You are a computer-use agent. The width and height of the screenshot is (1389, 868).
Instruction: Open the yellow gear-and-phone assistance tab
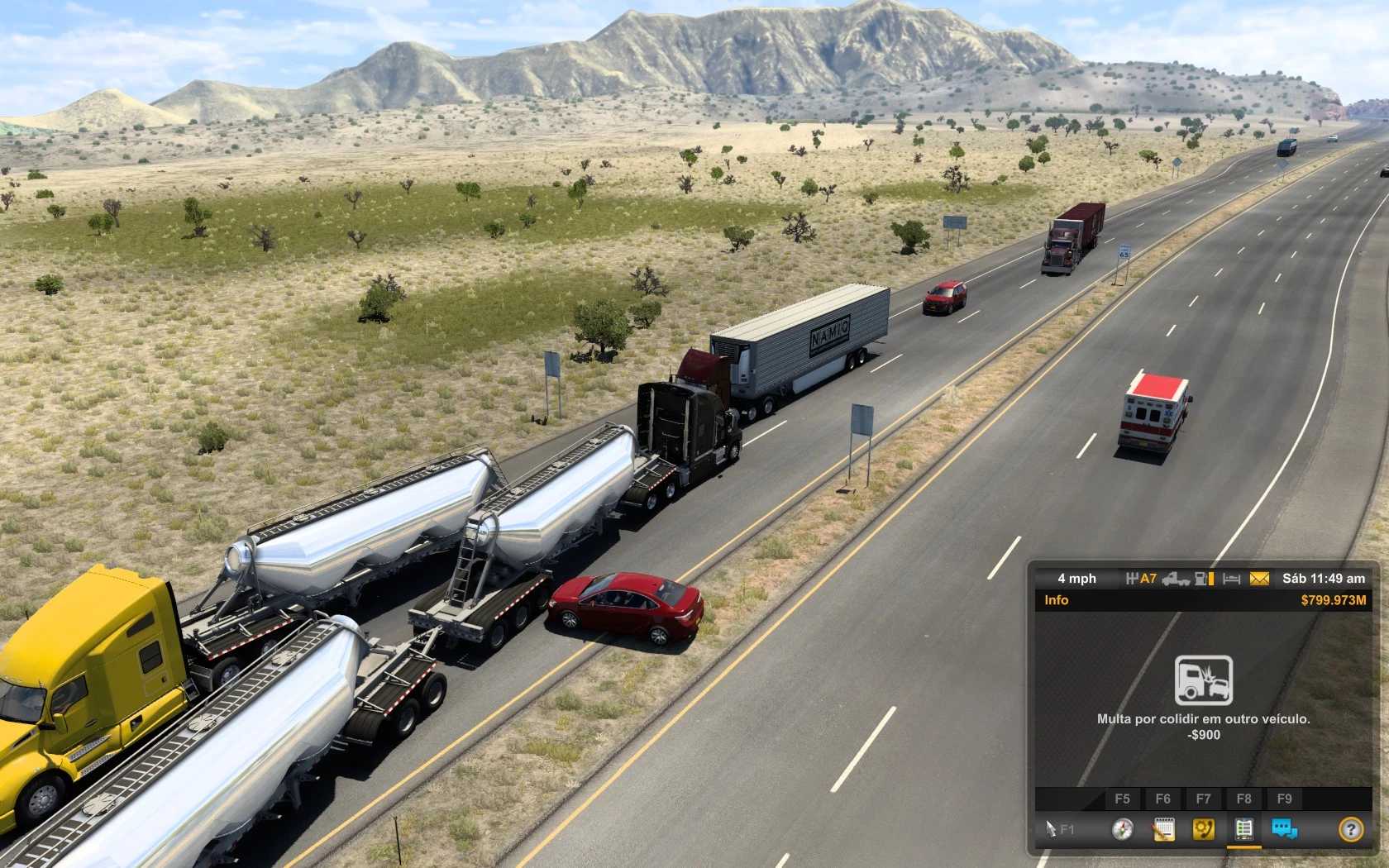click(1204, 829)
